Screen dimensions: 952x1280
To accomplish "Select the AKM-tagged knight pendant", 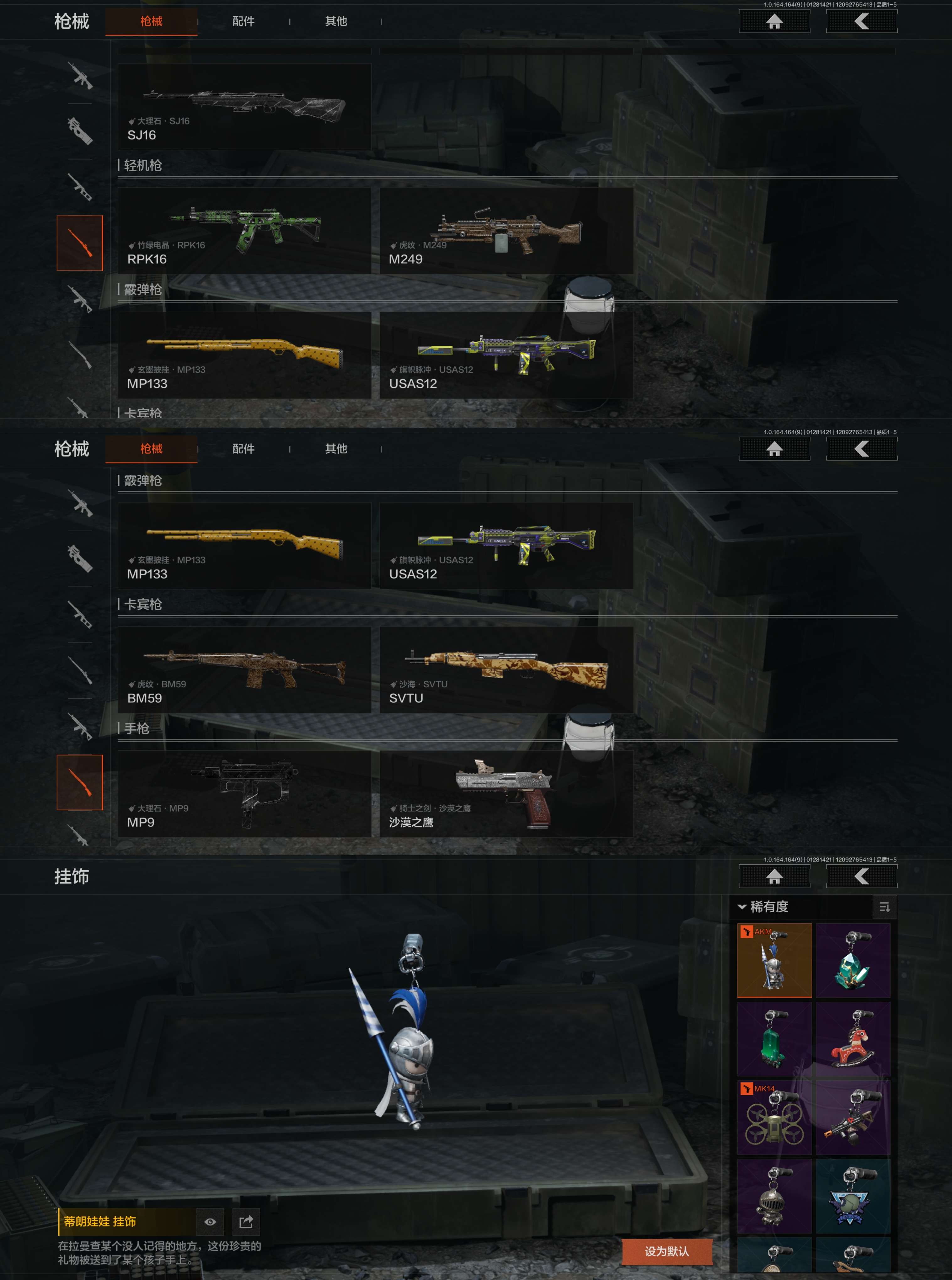I will pos(774,960).
